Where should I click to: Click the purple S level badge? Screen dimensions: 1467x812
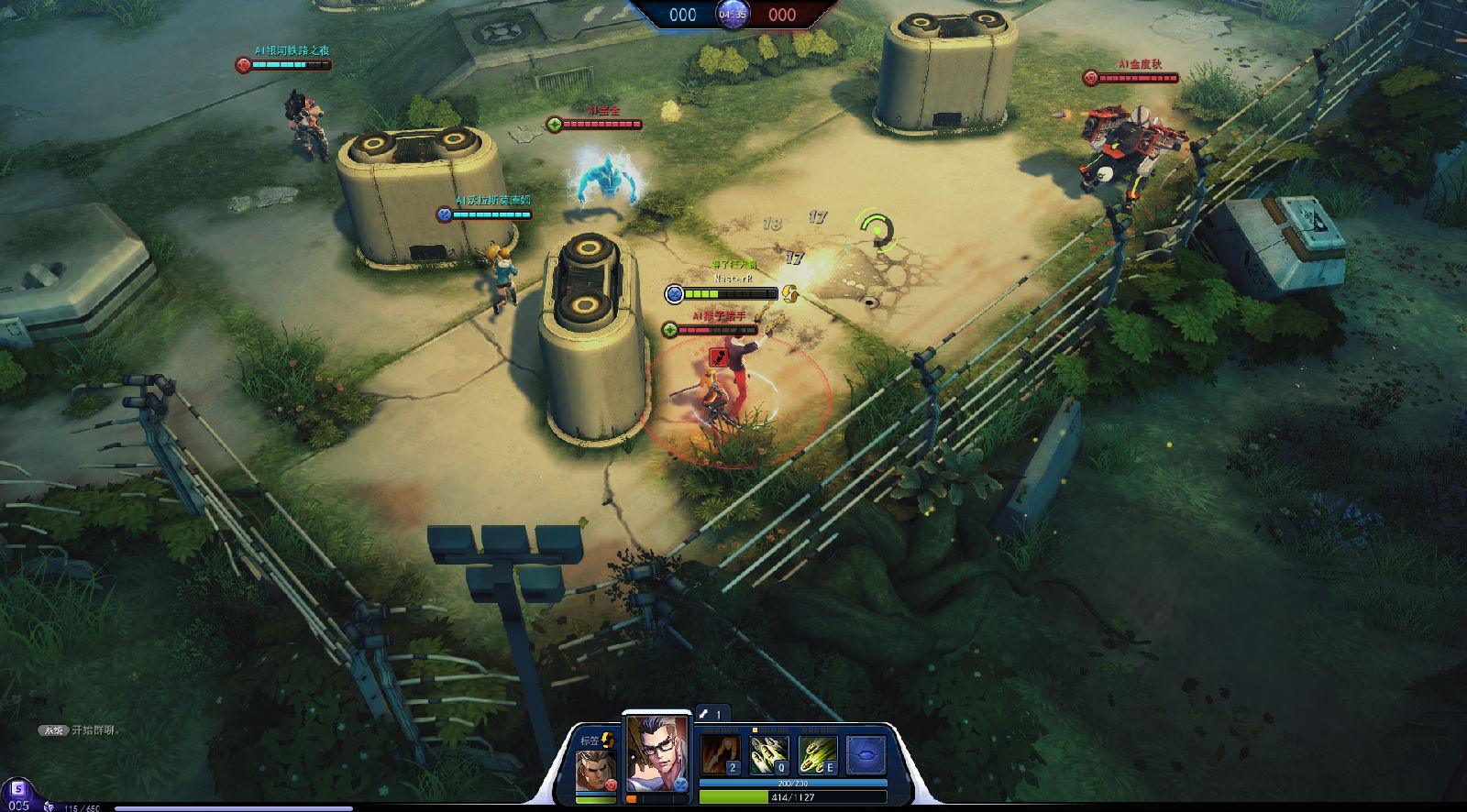(x=17, y=789)
